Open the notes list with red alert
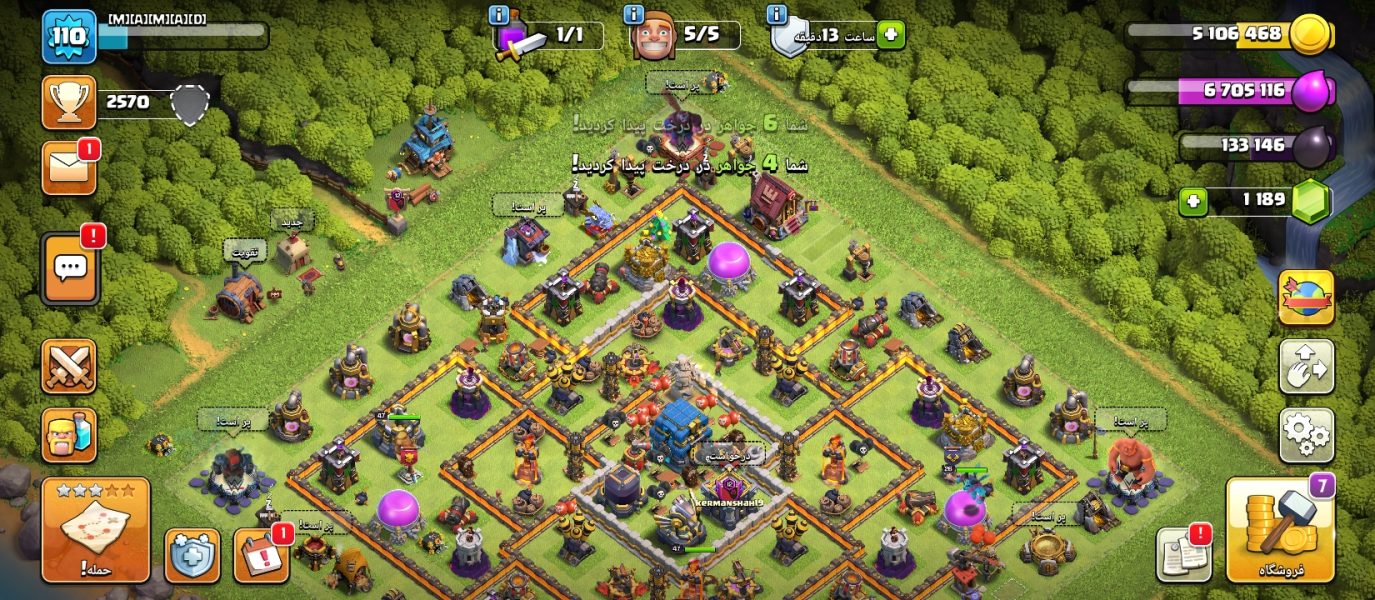The width and height of the screenshot is (1375, 600). 1183,555
